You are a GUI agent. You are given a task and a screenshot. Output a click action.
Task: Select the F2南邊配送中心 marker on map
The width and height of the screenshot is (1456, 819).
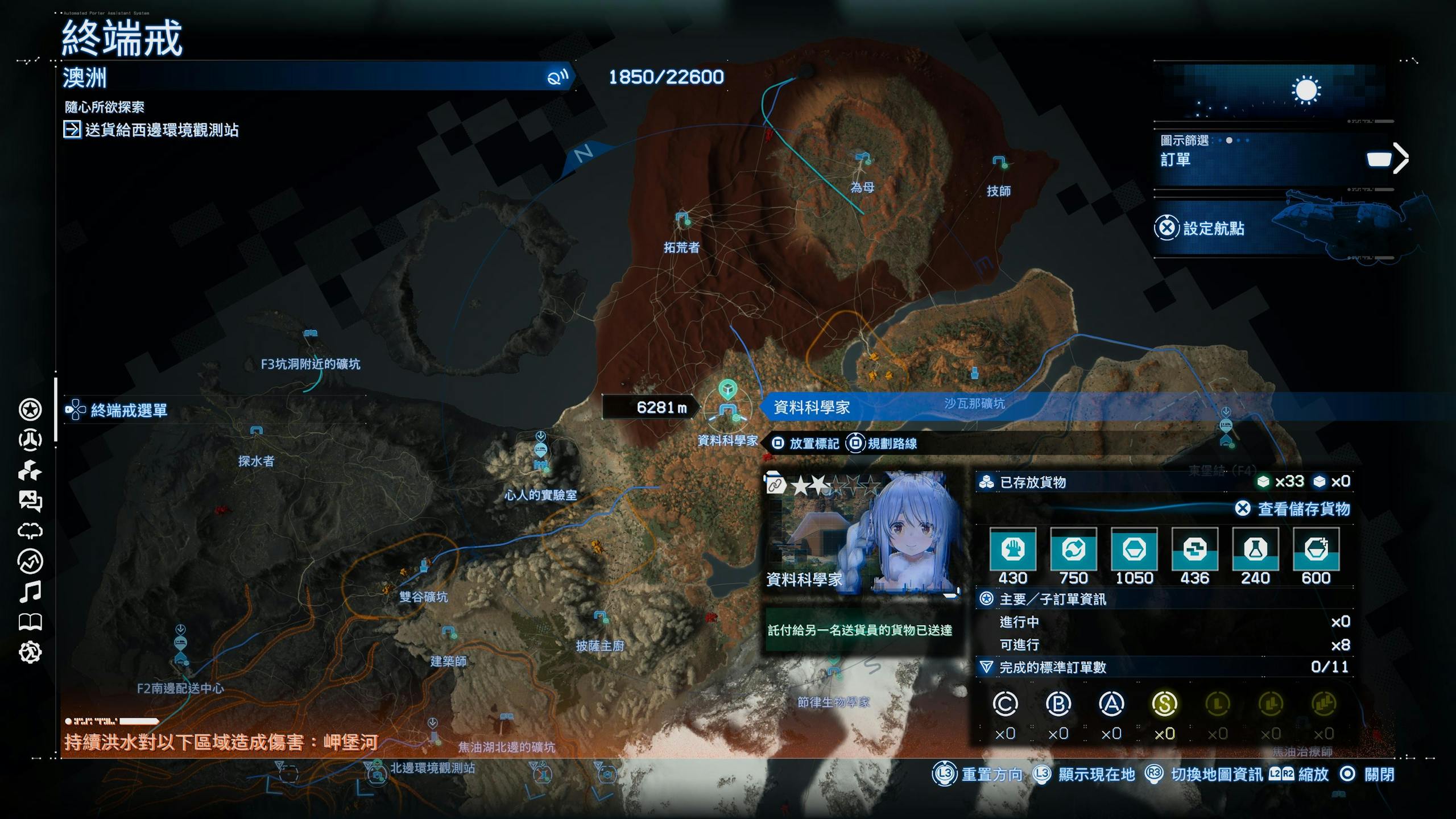coord(181,651)
